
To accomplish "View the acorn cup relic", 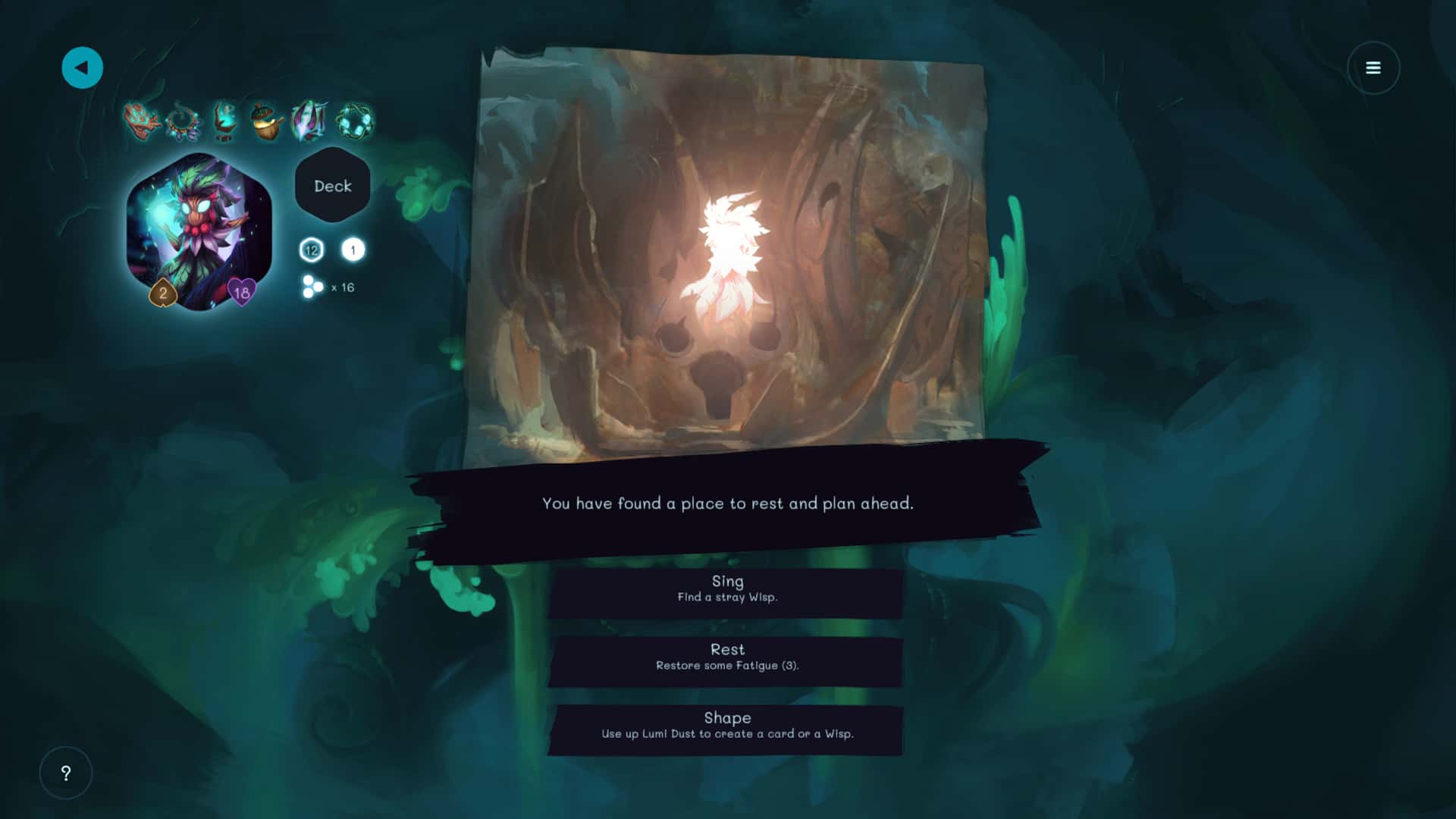I will (266, 122).
